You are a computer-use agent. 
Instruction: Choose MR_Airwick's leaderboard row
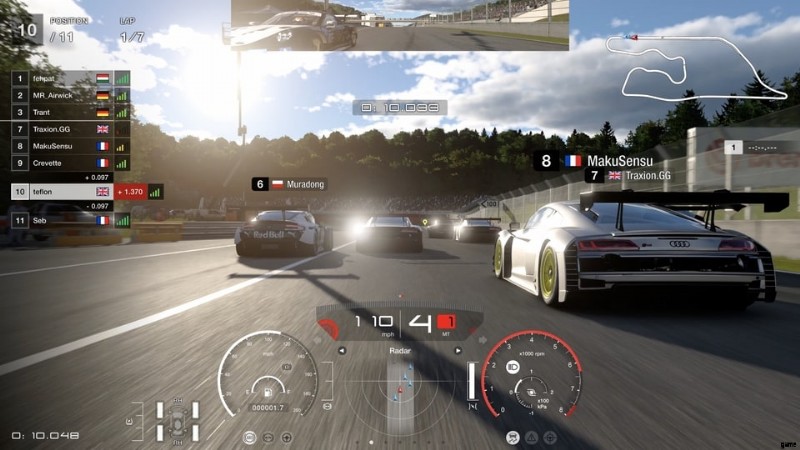coord(60,95)
